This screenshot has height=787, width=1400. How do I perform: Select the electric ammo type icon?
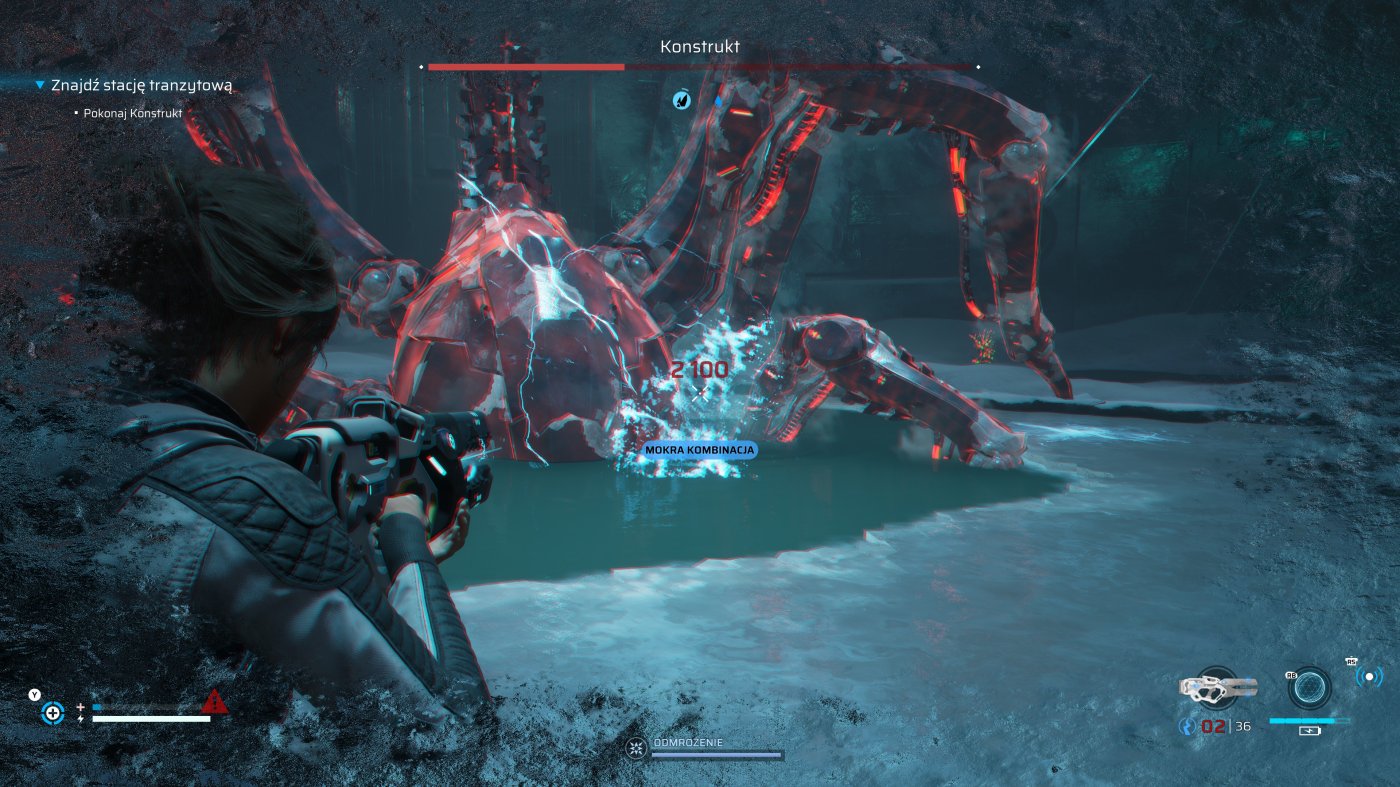1188,727
